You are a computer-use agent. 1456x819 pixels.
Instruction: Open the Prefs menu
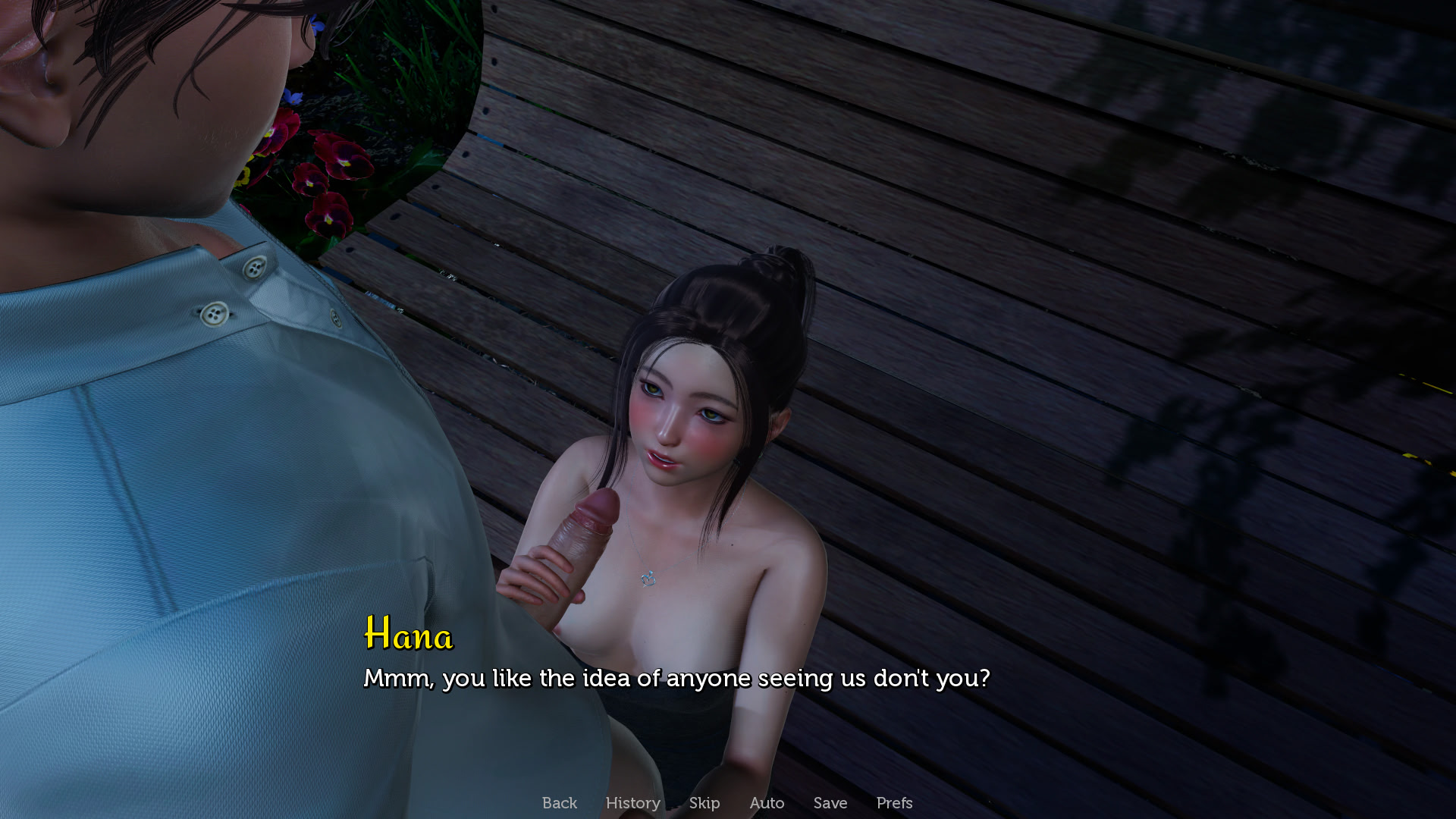pos(894,802)
